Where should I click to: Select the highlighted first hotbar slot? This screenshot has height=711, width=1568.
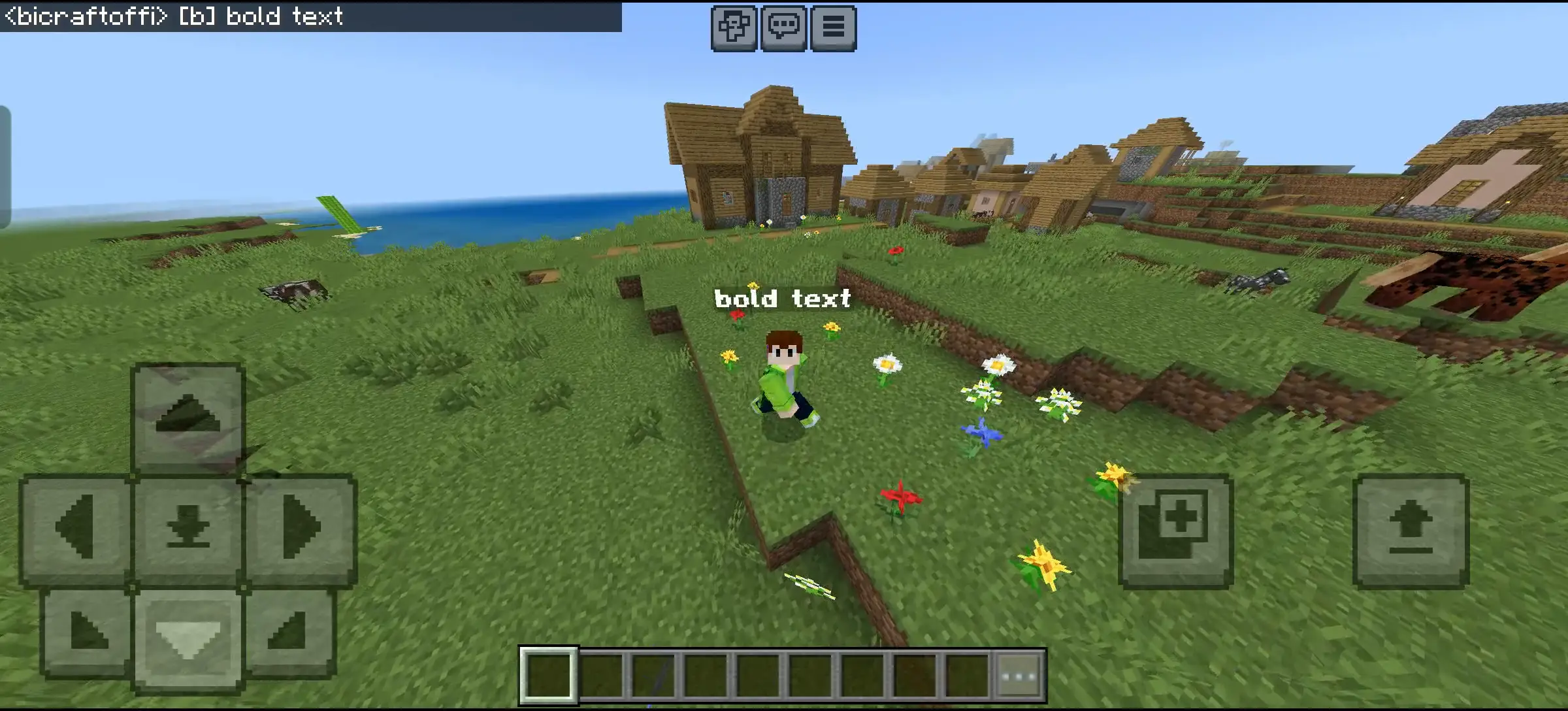point(548,676)
